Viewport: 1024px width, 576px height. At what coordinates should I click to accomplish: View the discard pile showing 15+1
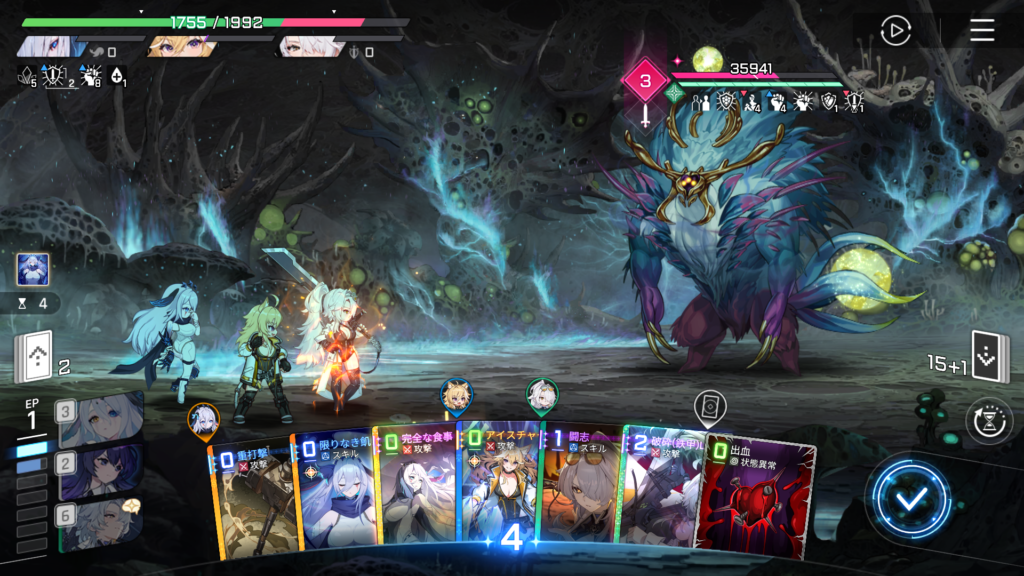tap(987, 357)
